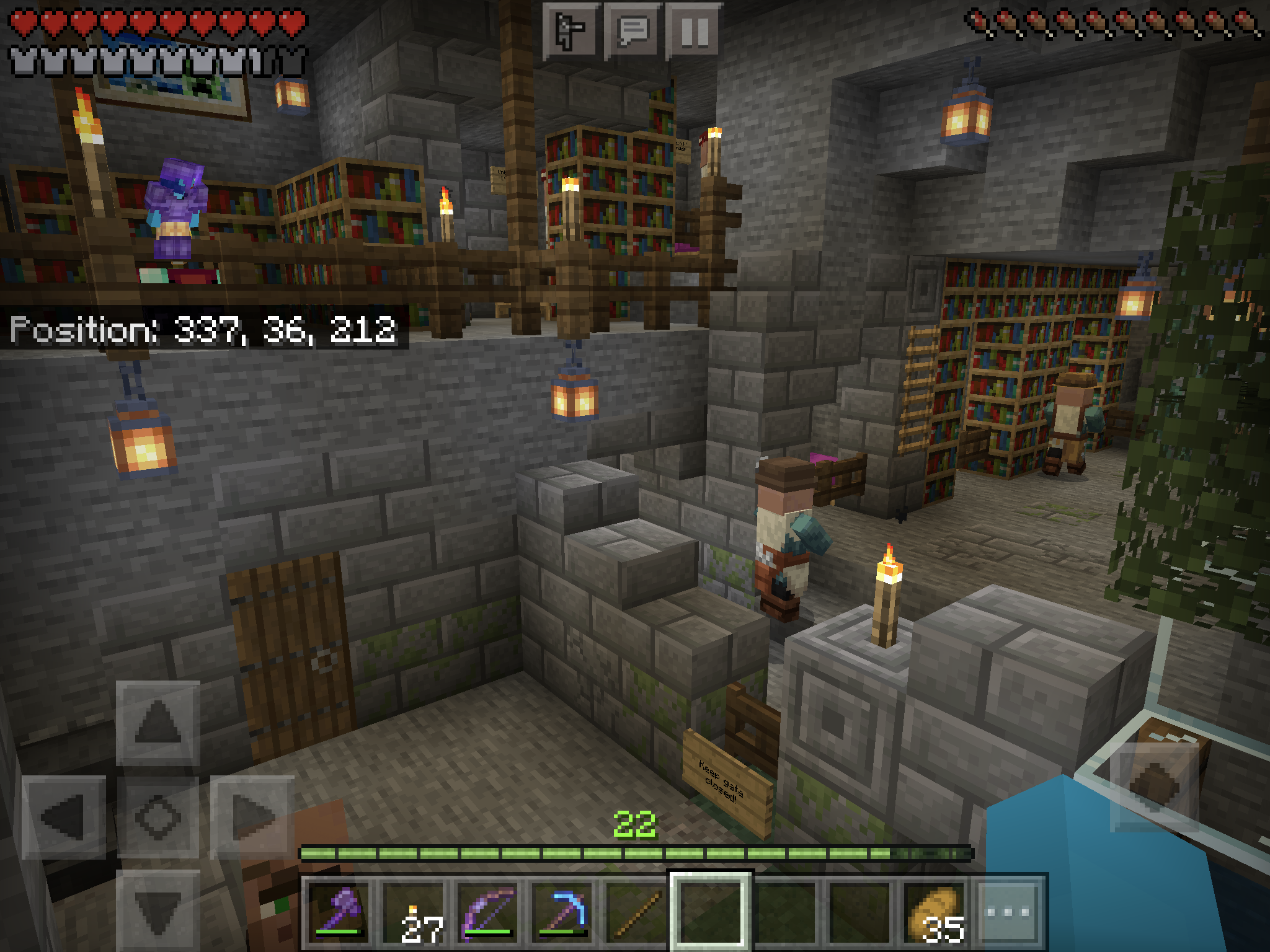Tap the strafe left arrow
Viewport: 1270px width, 952px height.
[64, 818]
